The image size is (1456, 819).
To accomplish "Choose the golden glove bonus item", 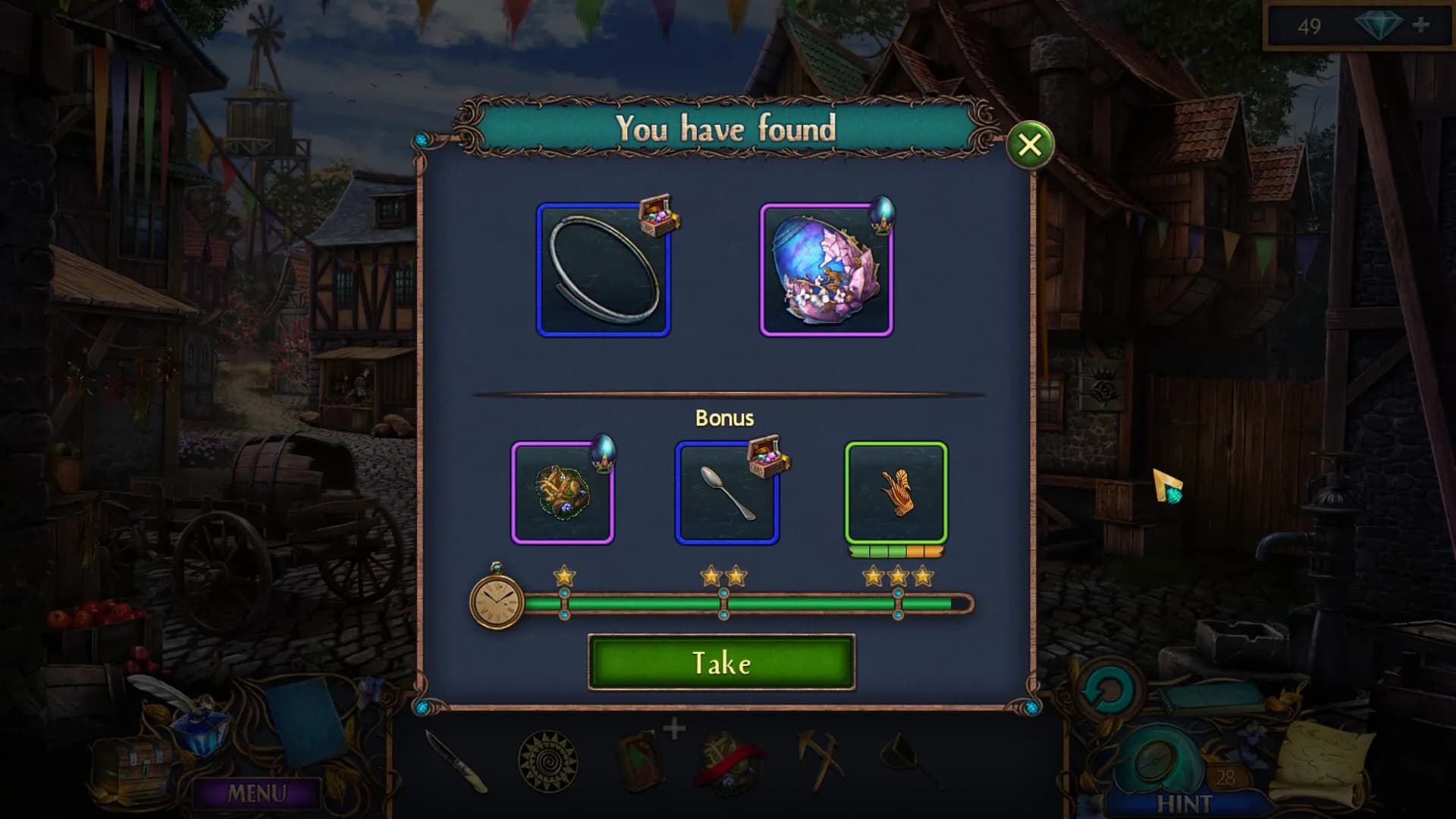I will tap(896, 493).
